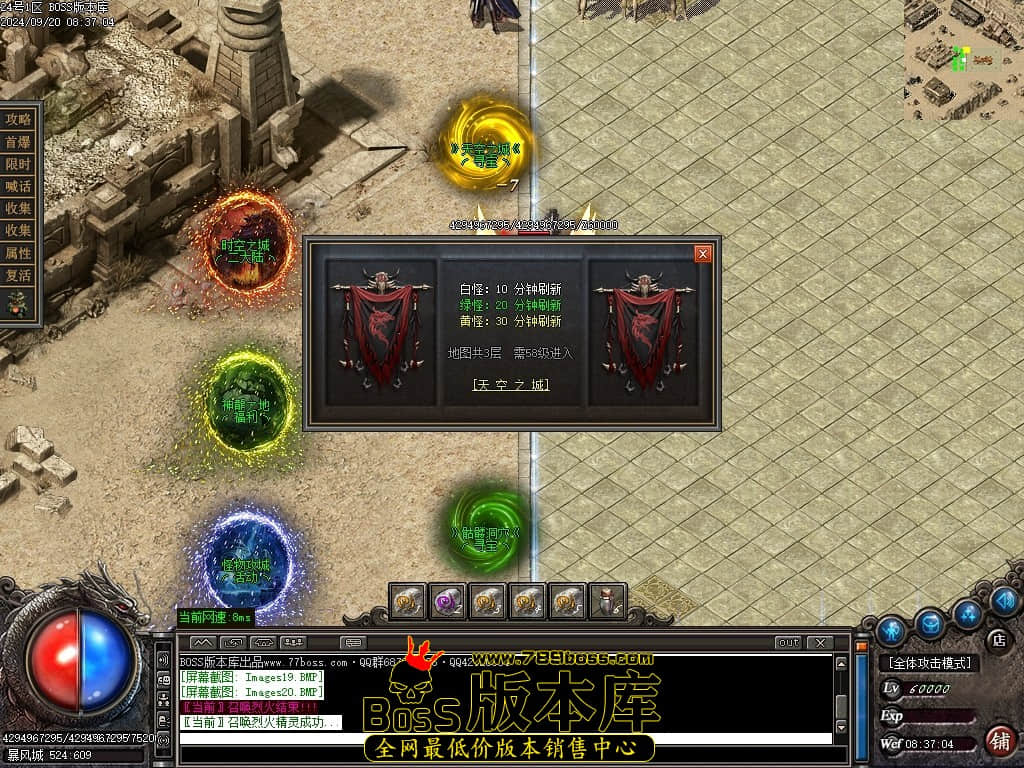Open the round 店 store button
The height and width of the screenshot is (768, 1024).
click(x=997, y=639)
